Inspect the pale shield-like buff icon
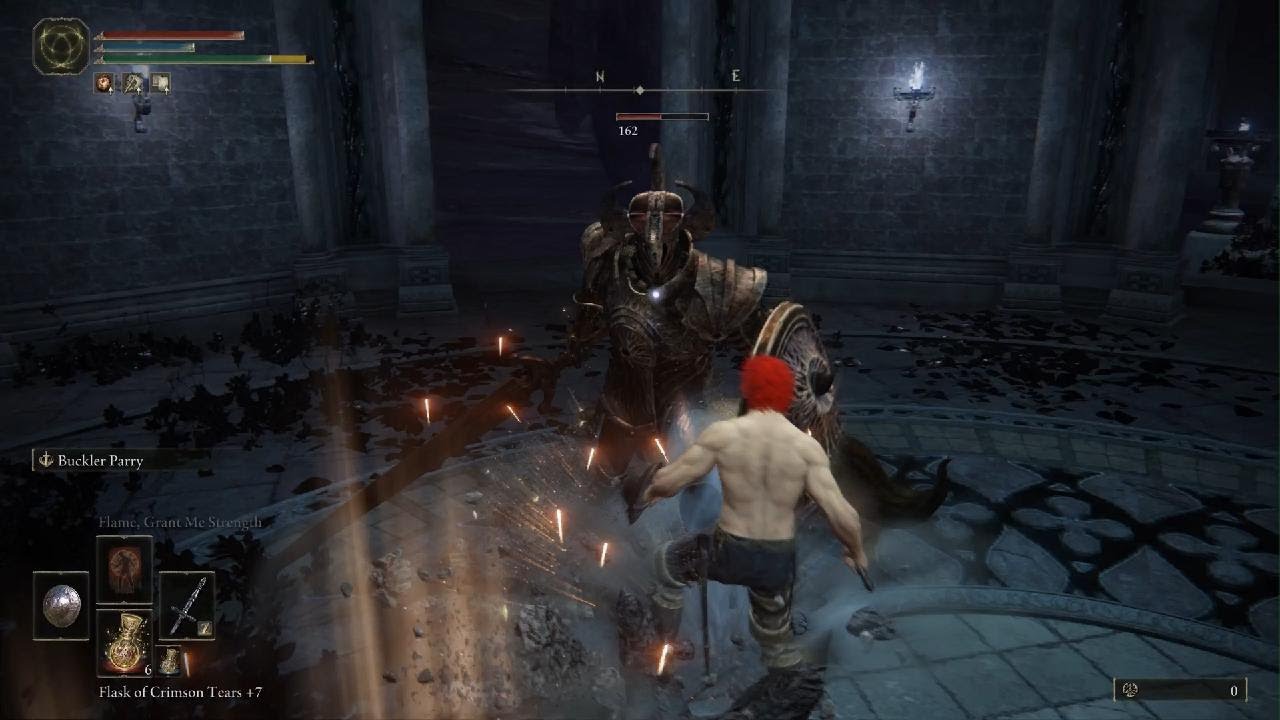Viewport: 1280px width, 720px height. [x=160, y=84]
